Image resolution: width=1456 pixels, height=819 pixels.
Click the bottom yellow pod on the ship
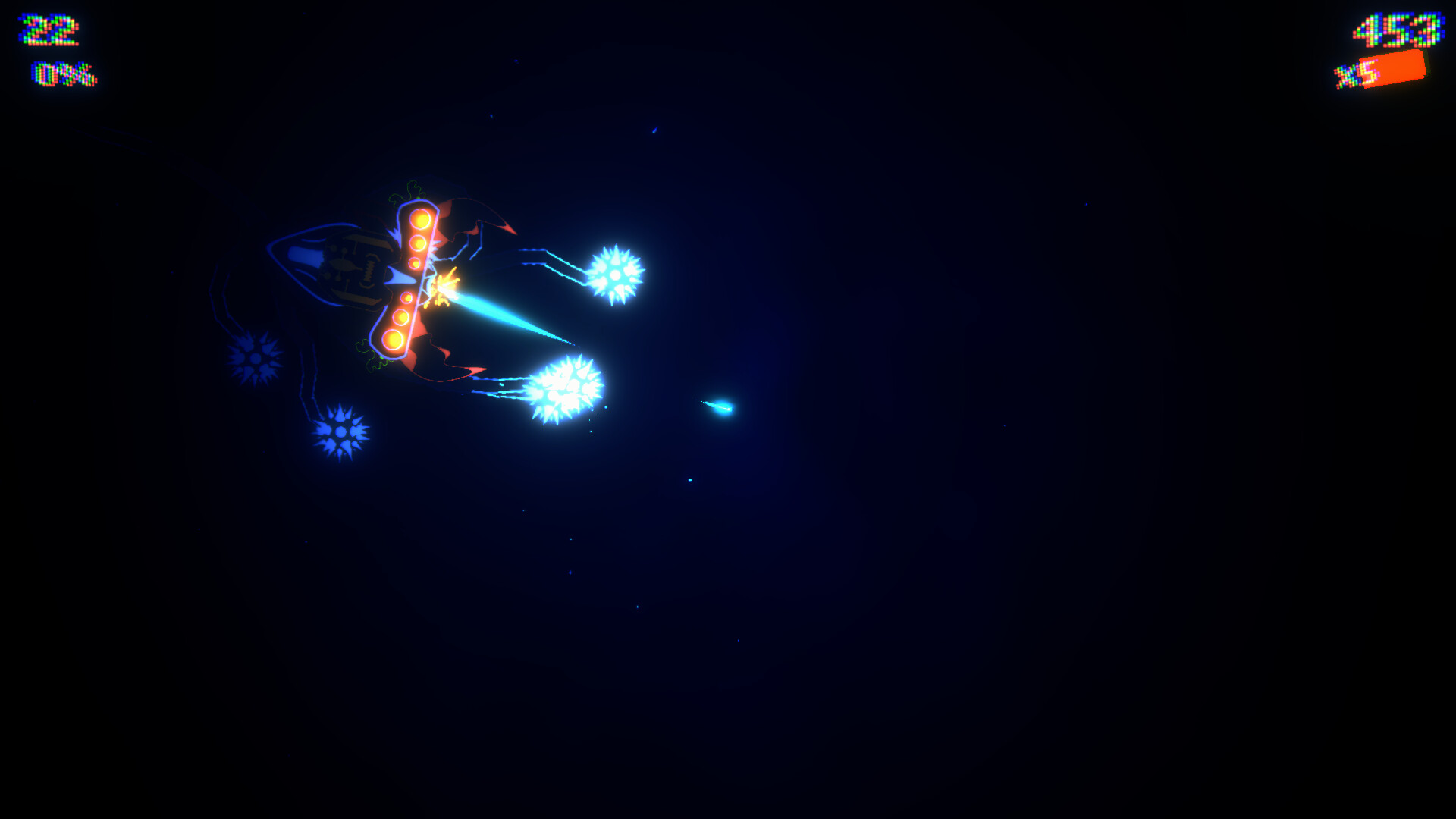point(394,337)
